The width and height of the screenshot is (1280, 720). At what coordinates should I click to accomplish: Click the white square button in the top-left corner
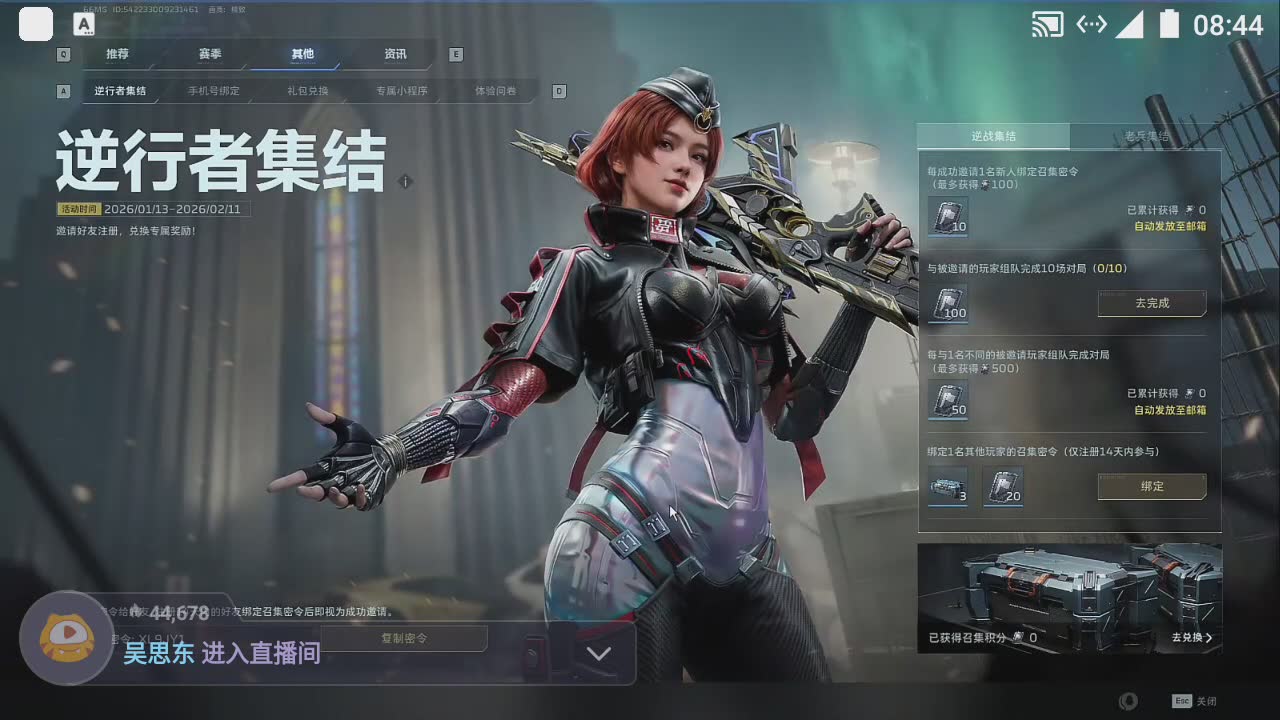coord(36,24)
